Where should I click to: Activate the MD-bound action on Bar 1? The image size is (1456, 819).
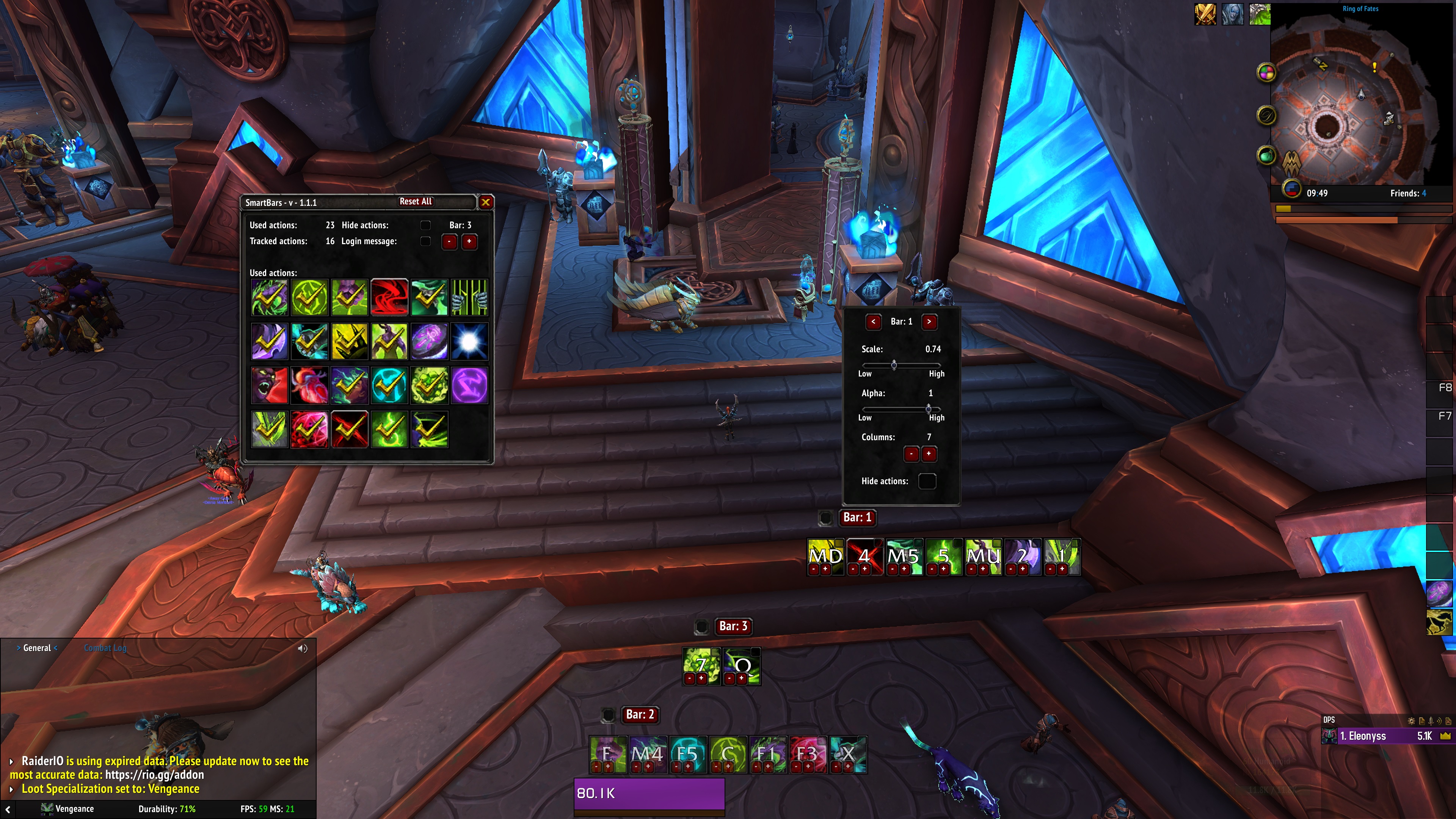pos(825,555)
